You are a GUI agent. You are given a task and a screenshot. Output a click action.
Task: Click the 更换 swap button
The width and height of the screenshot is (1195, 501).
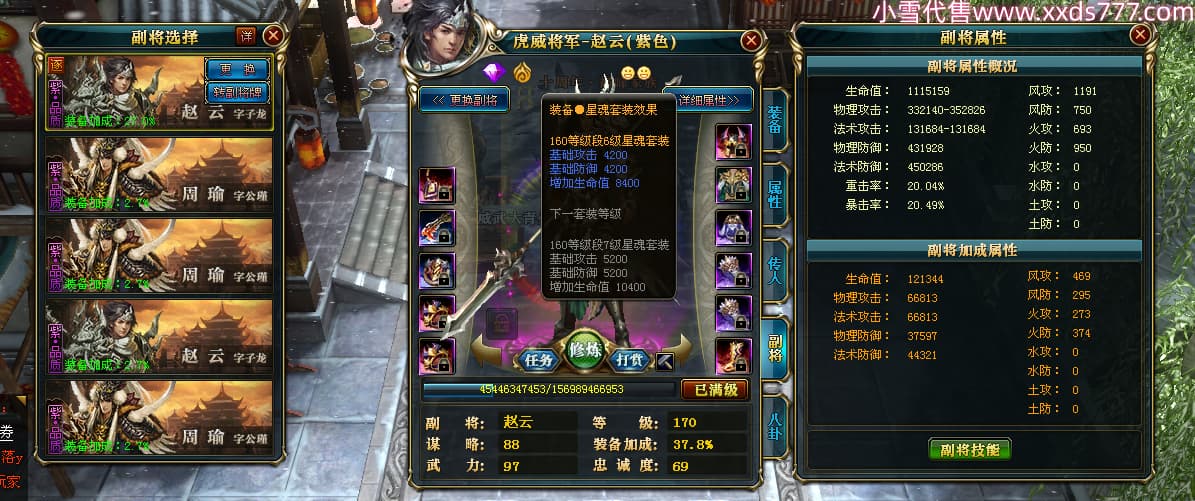pyautogui.click(x=237, y=69)
